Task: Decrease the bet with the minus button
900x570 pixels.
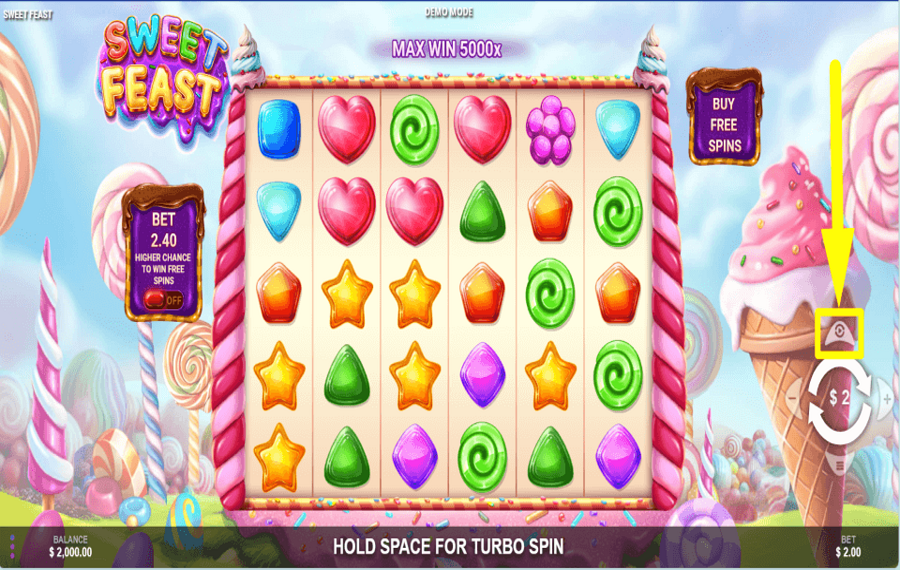Action: point(792,399)
